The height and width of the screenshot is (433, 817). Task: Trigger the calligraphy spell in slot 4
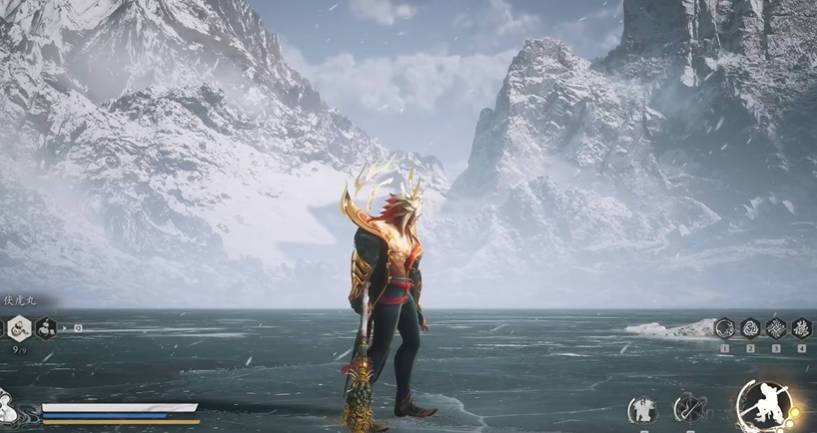802,328
